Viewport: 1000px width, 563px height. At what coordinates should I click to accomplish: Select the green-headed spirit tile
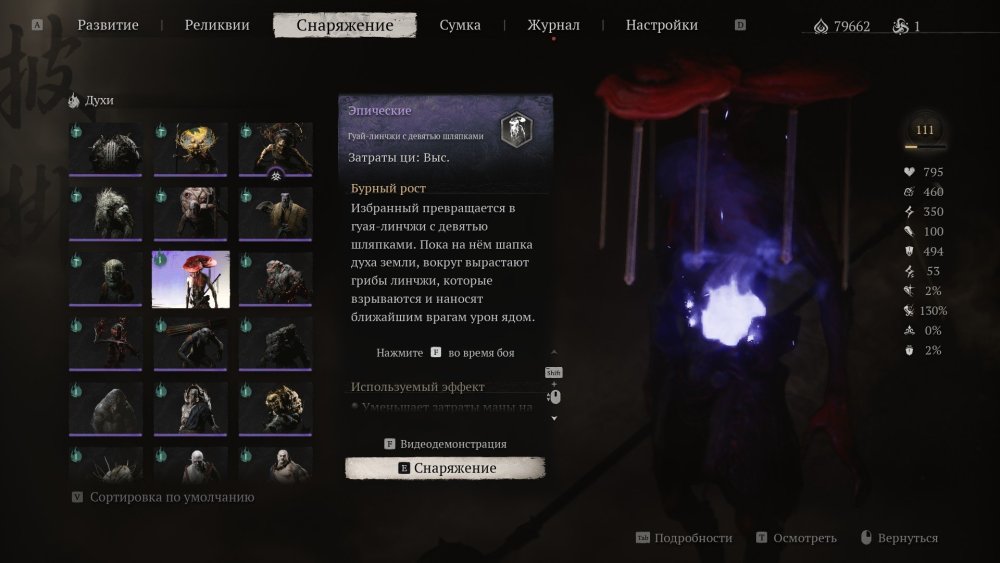point(106,279)
